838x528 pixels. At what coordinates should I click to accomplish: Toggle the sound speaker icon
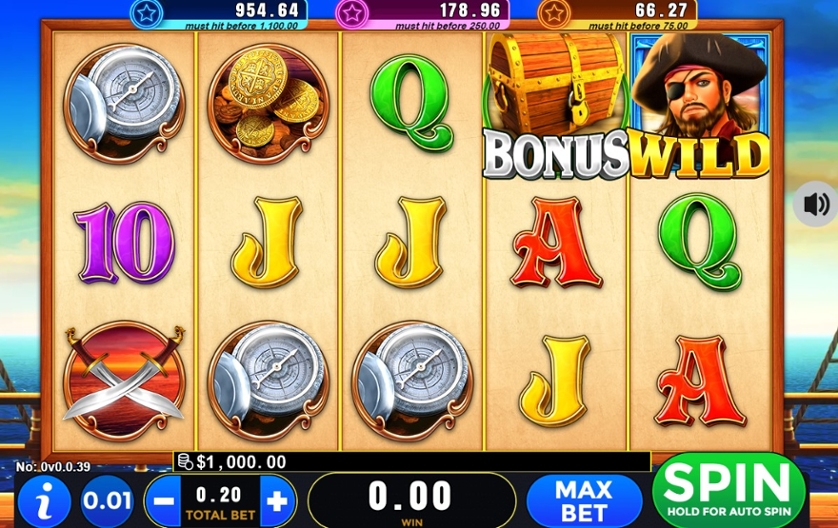(x=815, y=204)
